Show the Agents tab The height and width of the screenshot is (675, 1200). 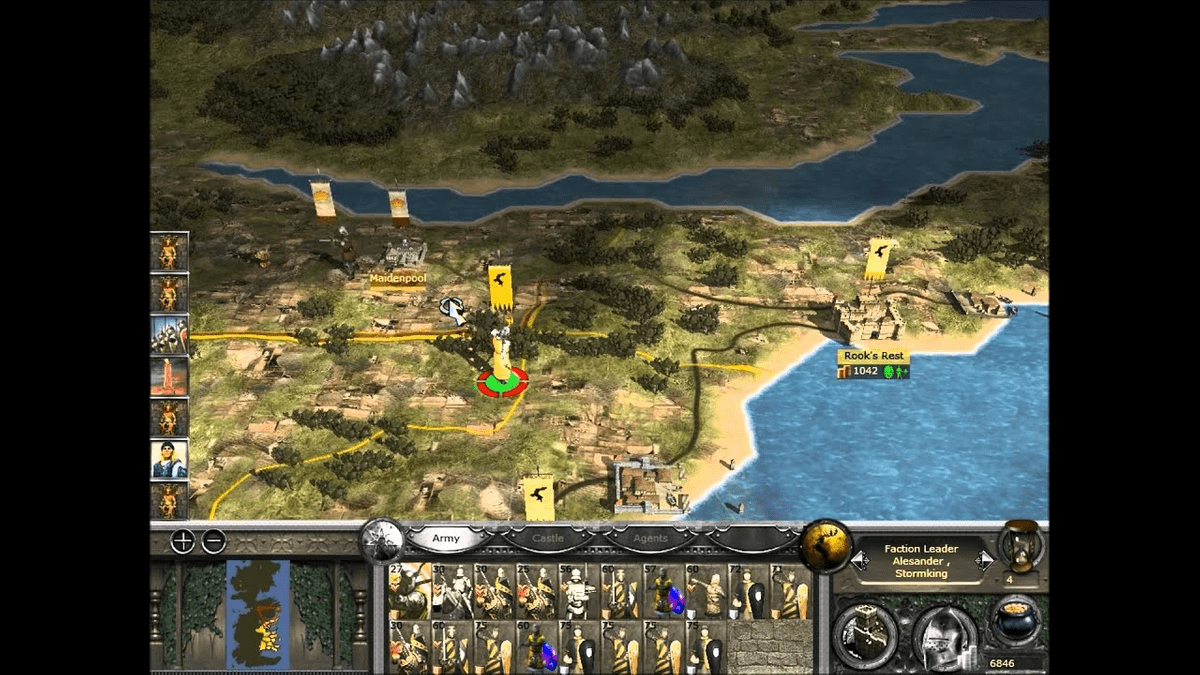[650, 539]
